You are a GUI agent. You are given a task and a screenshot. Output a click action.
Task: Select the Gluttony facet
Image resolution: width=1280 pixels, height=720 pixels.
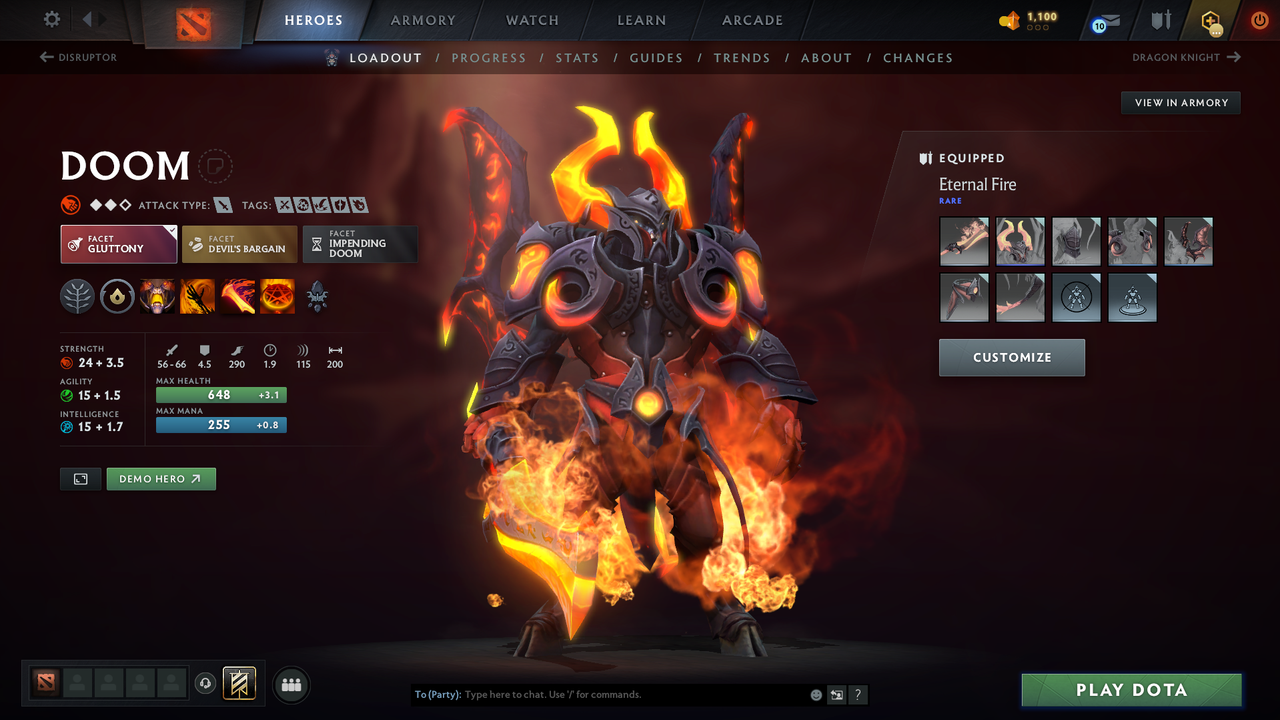pos(118,243)
